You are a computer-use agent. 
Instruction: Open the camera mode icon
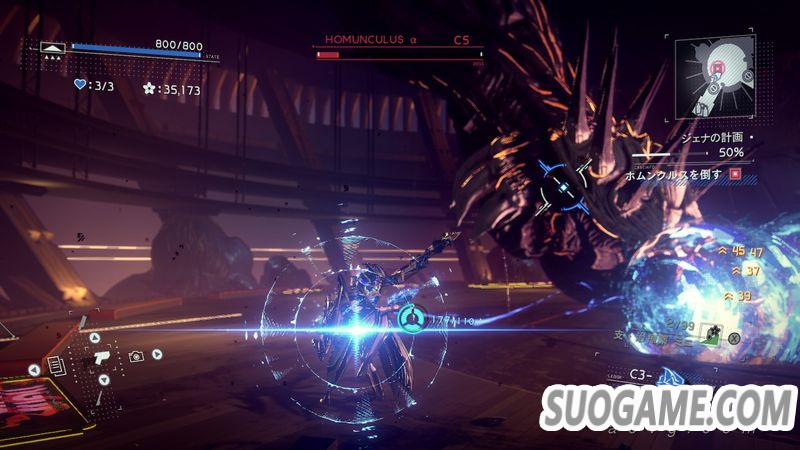pos(136,355)
